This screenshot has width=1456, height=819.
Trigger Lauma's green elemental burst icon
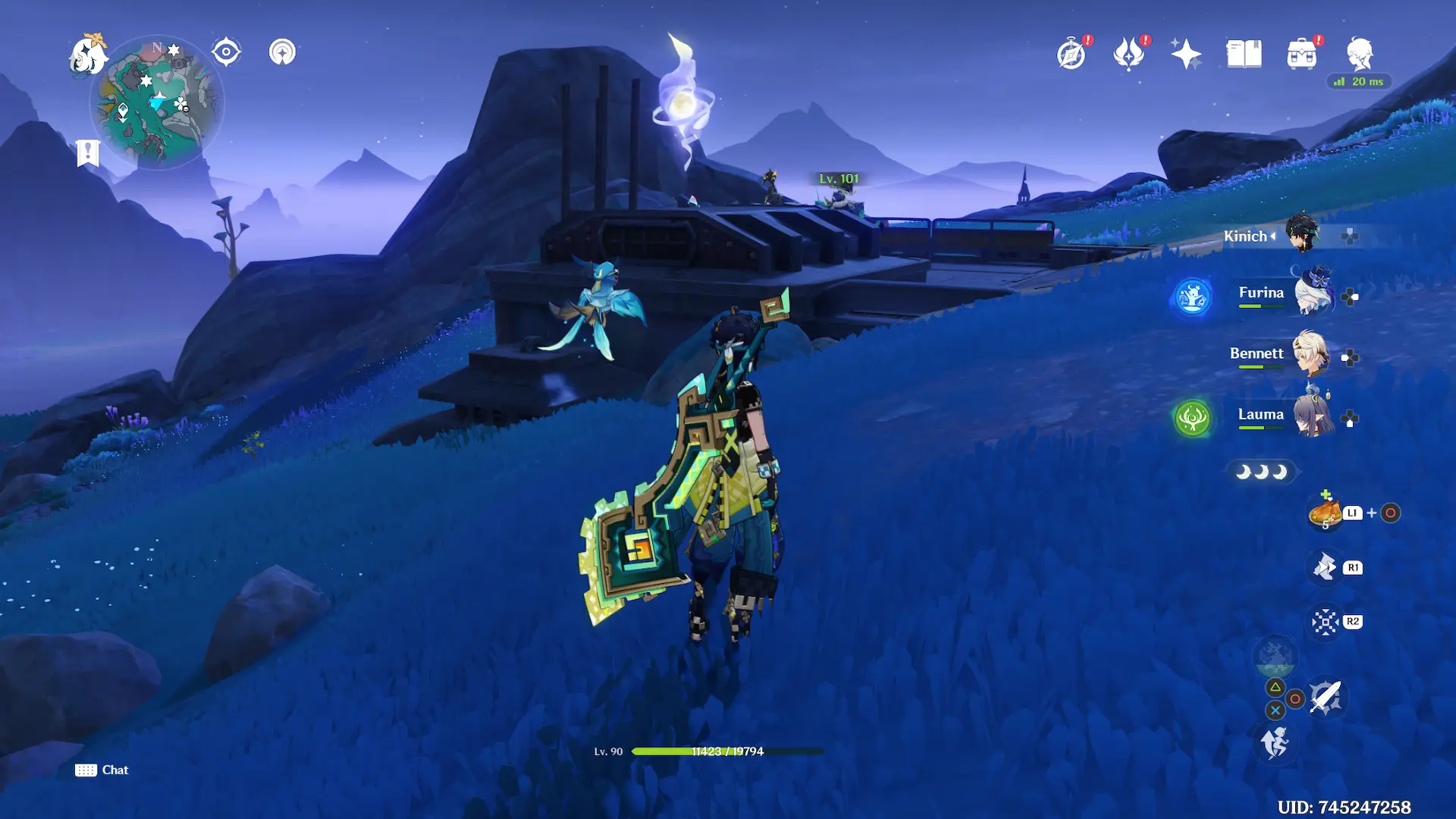click(1192, 418)
